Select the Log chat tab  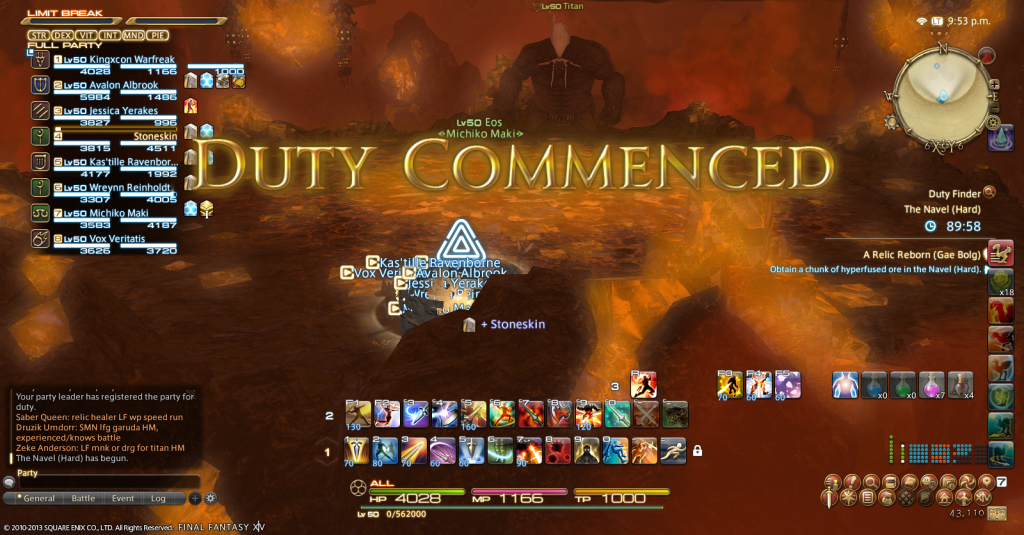(x=158, y=498)
